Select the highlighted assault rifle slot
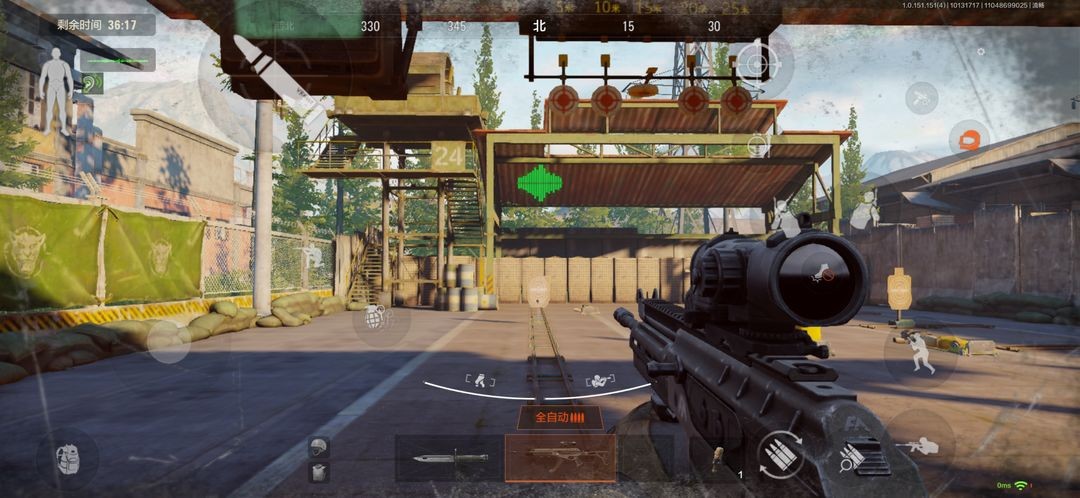The image size is (1080, 498). tap(559, 458)
